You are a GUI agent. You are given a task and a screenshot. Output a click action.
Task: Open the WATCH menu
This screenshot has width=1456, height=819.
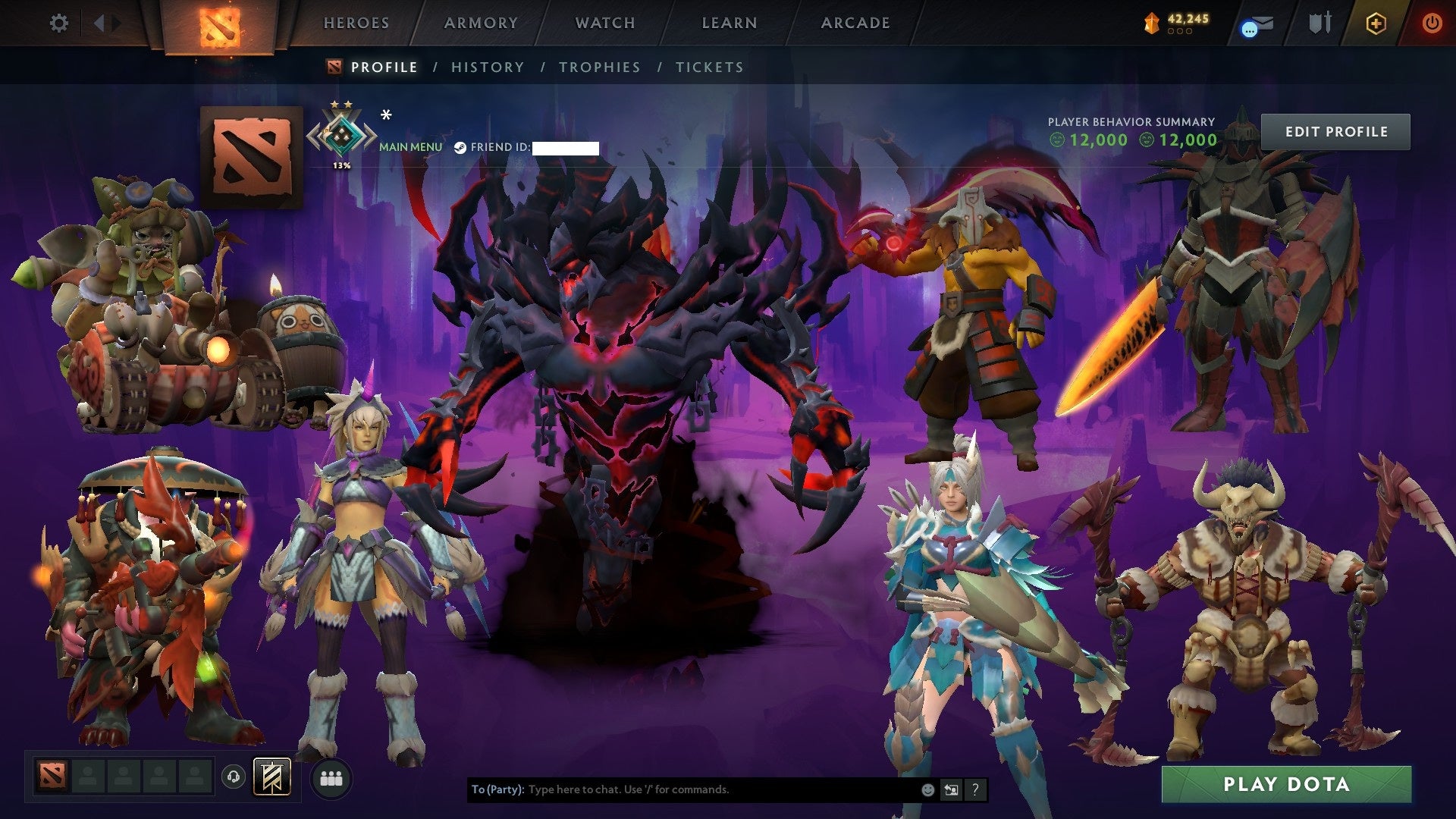[604, 23]
